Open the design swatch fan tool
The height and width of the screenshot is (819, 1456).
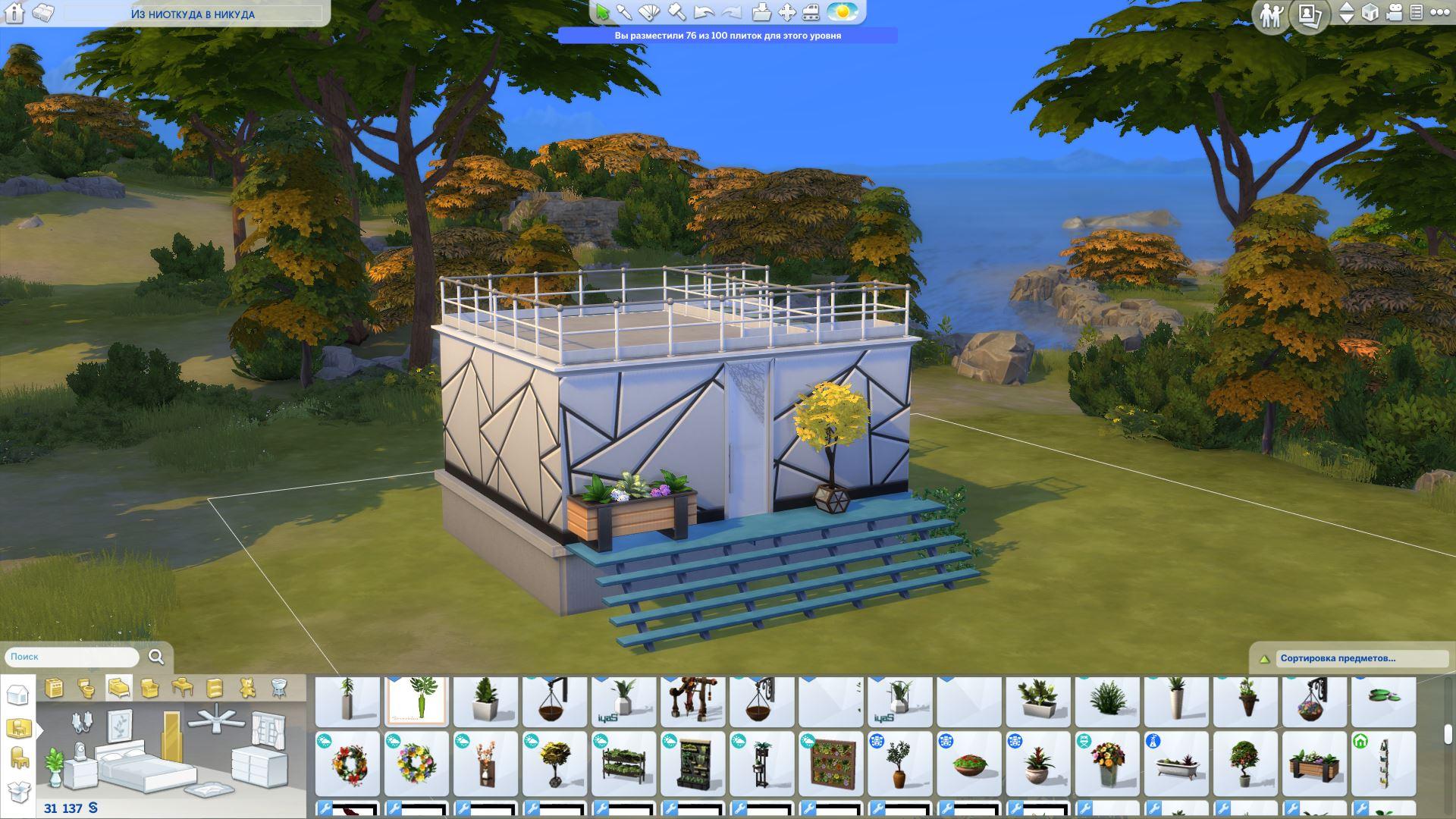[650, 12]
